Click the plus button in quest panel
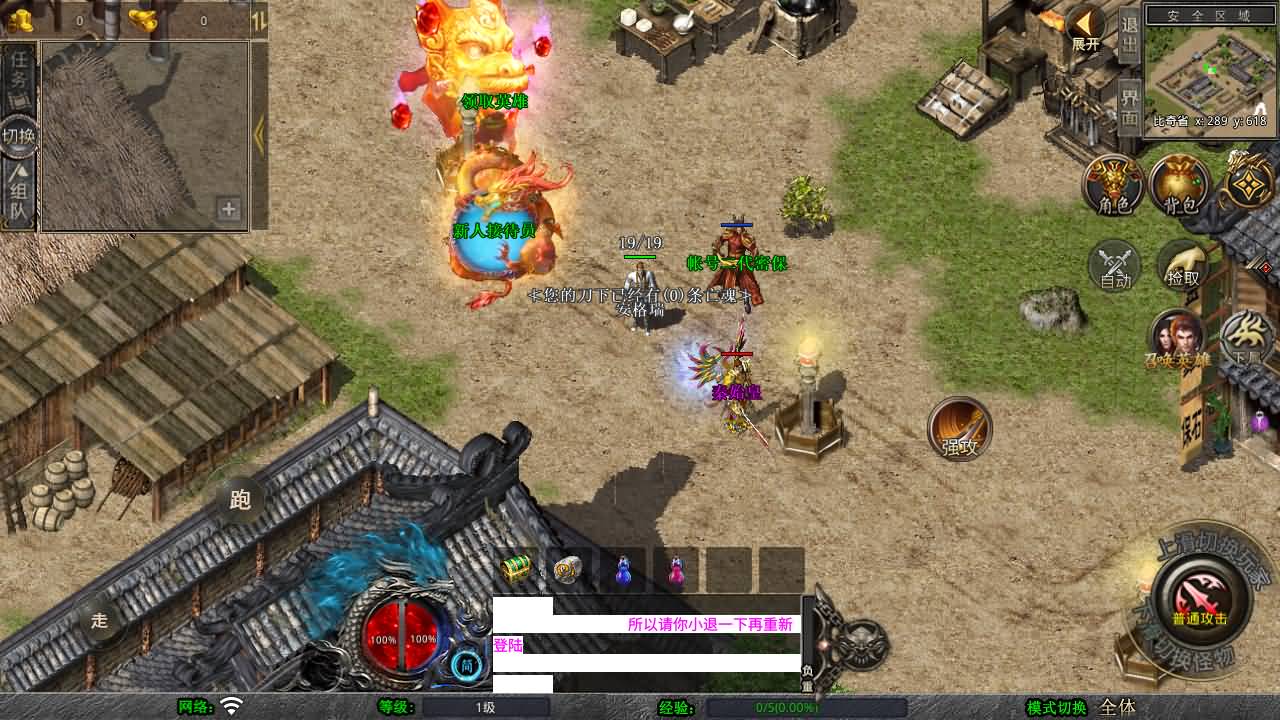1280x720 pixels. point(229,209)
